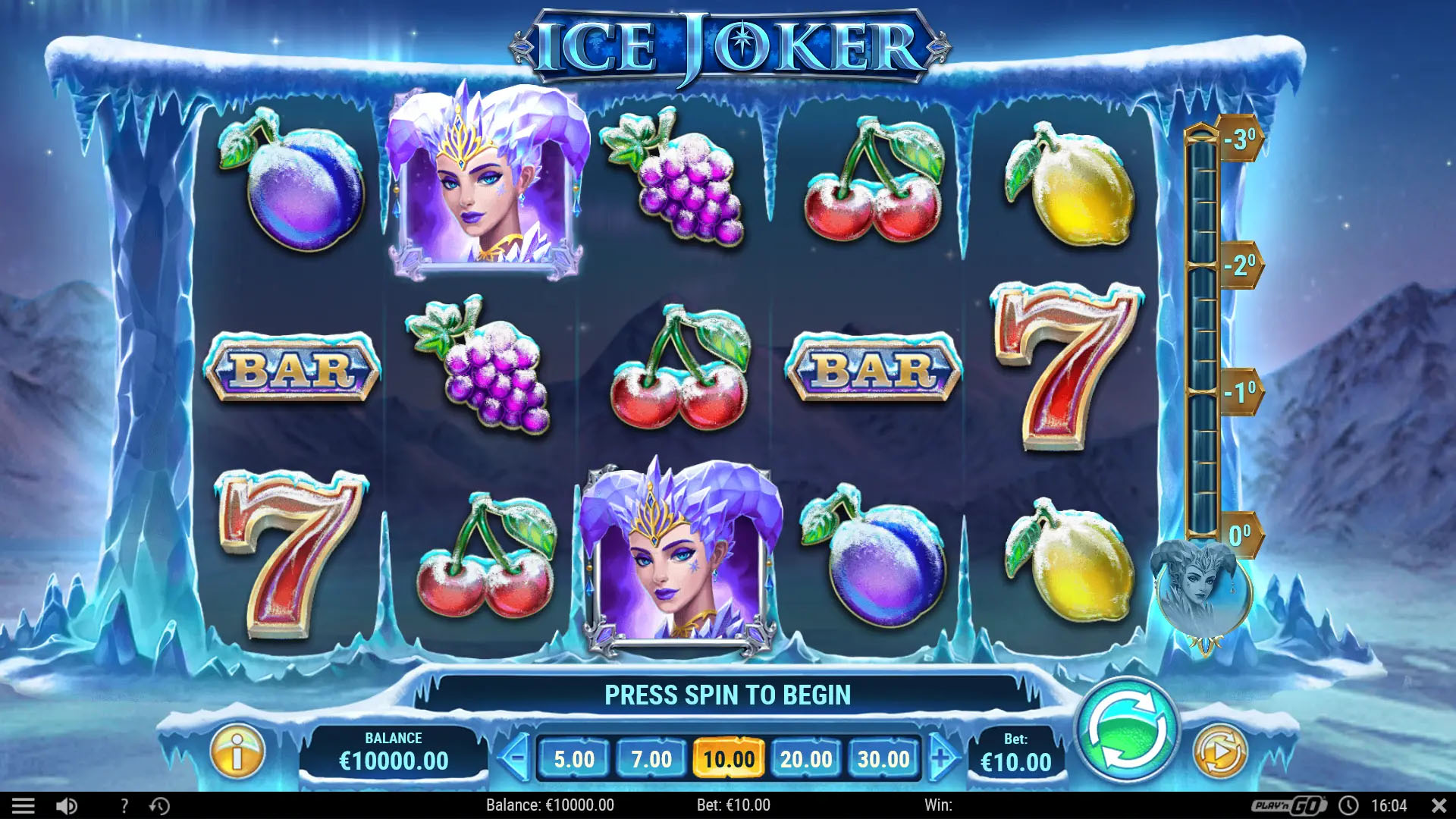Choose the 7.00 bet amount
The image size is (1456, 819).
pyautogui.click(x=651, y=758)
